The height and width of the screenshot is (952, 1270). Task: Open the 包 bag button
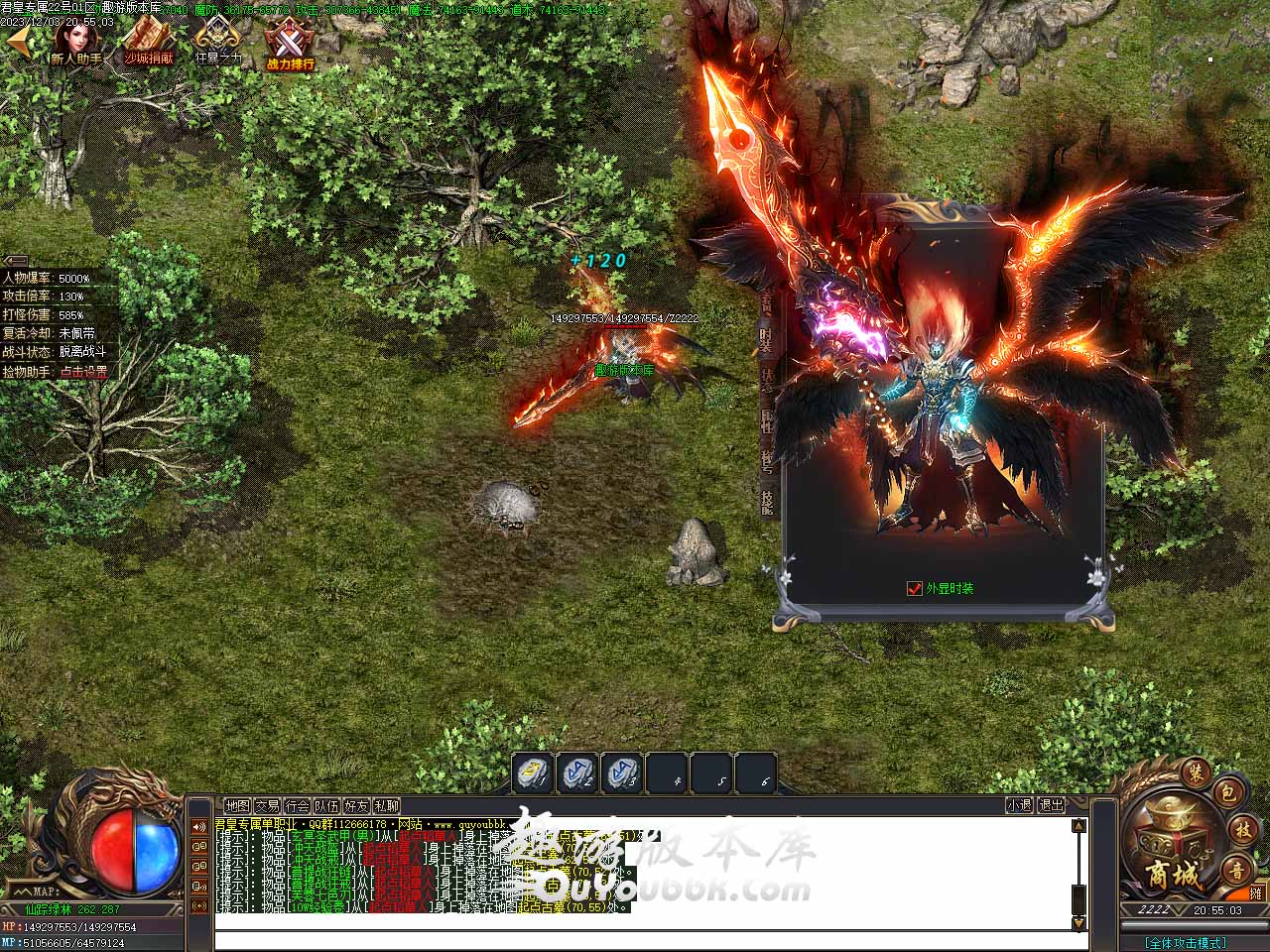click(1227, 792)
